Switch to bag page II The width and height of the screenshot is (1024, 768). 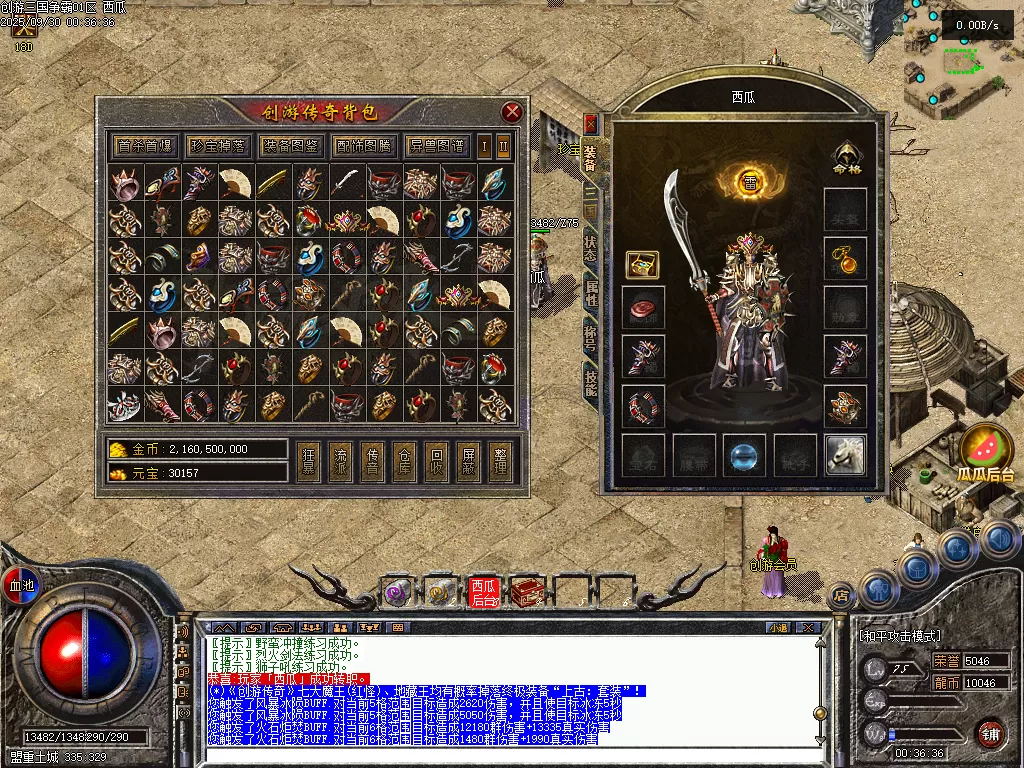coord(504,146)
